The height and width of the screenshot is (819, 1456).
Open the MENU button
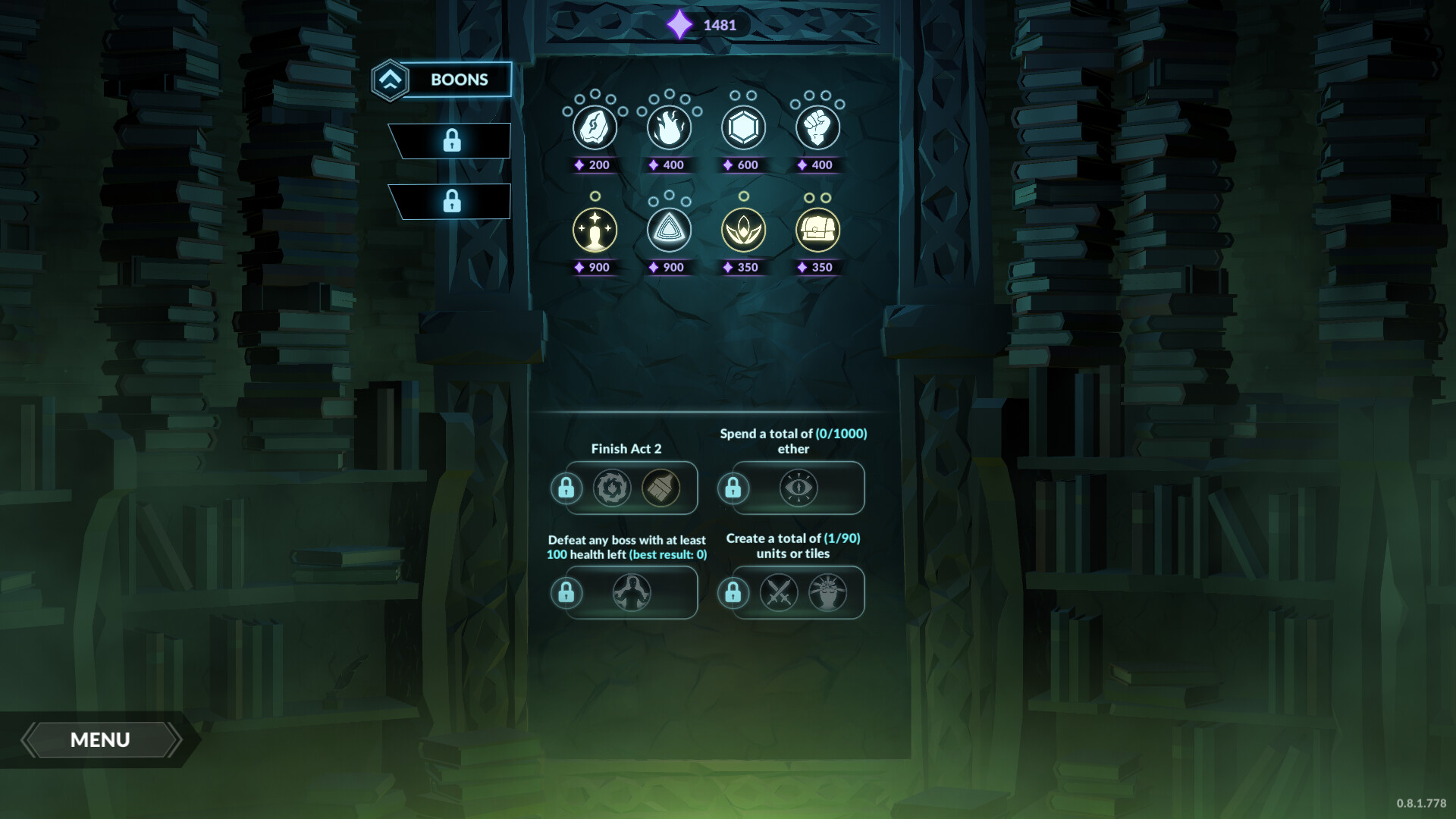[101, 739]
